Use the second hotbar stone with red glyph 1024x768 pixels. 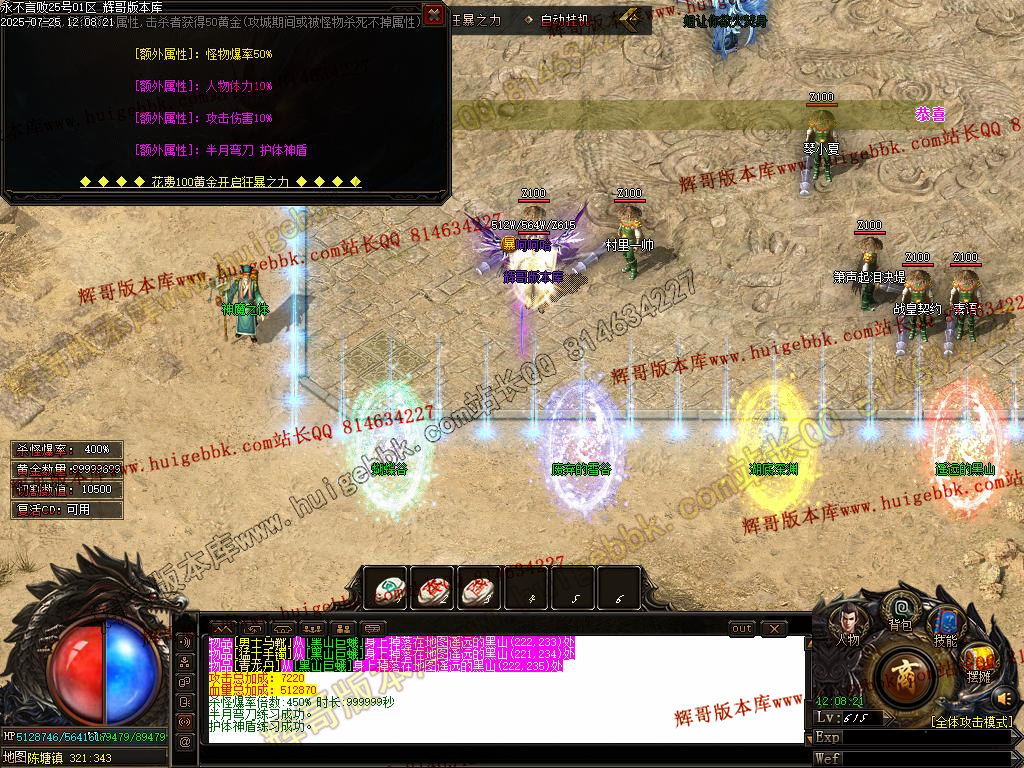tap(433, 589)
